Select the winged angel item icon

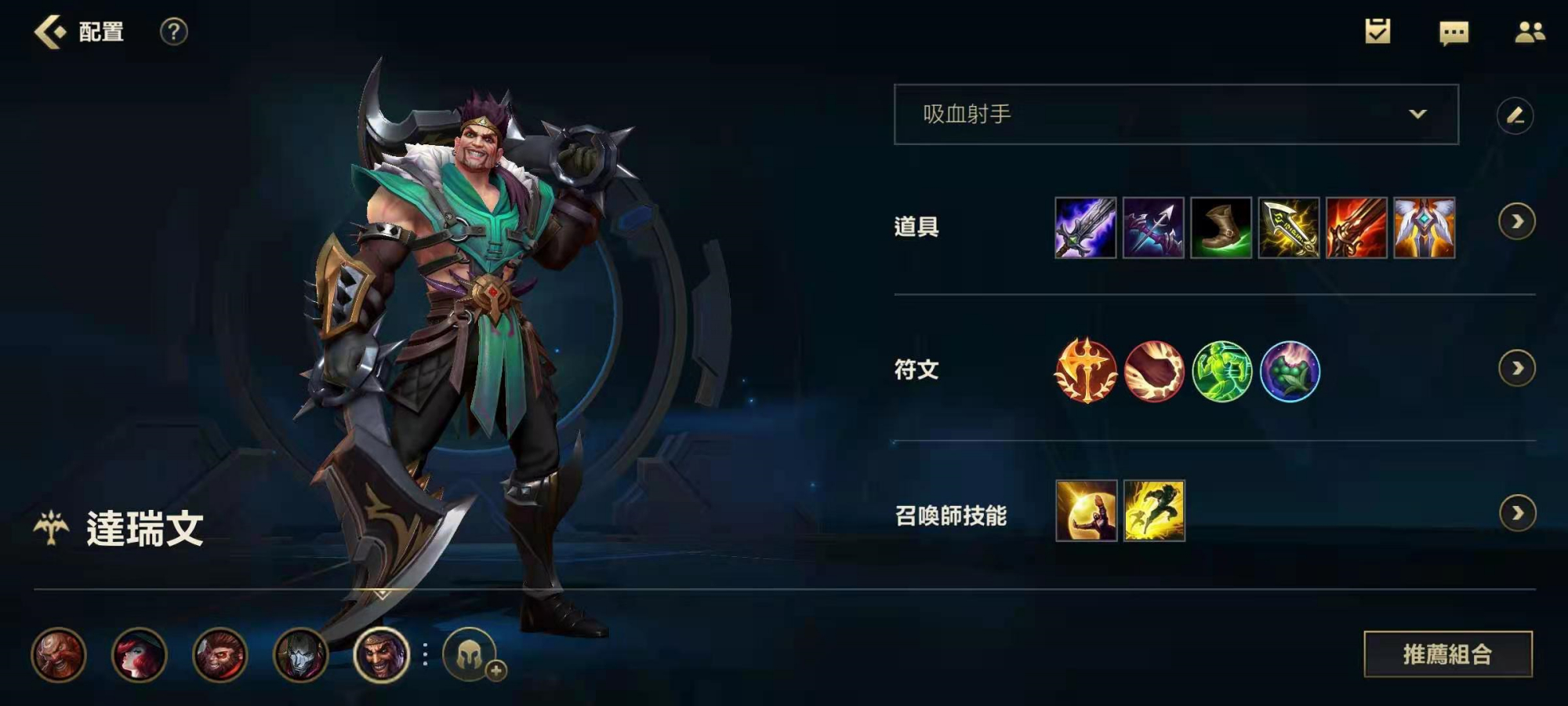[x=1424, y=227]
